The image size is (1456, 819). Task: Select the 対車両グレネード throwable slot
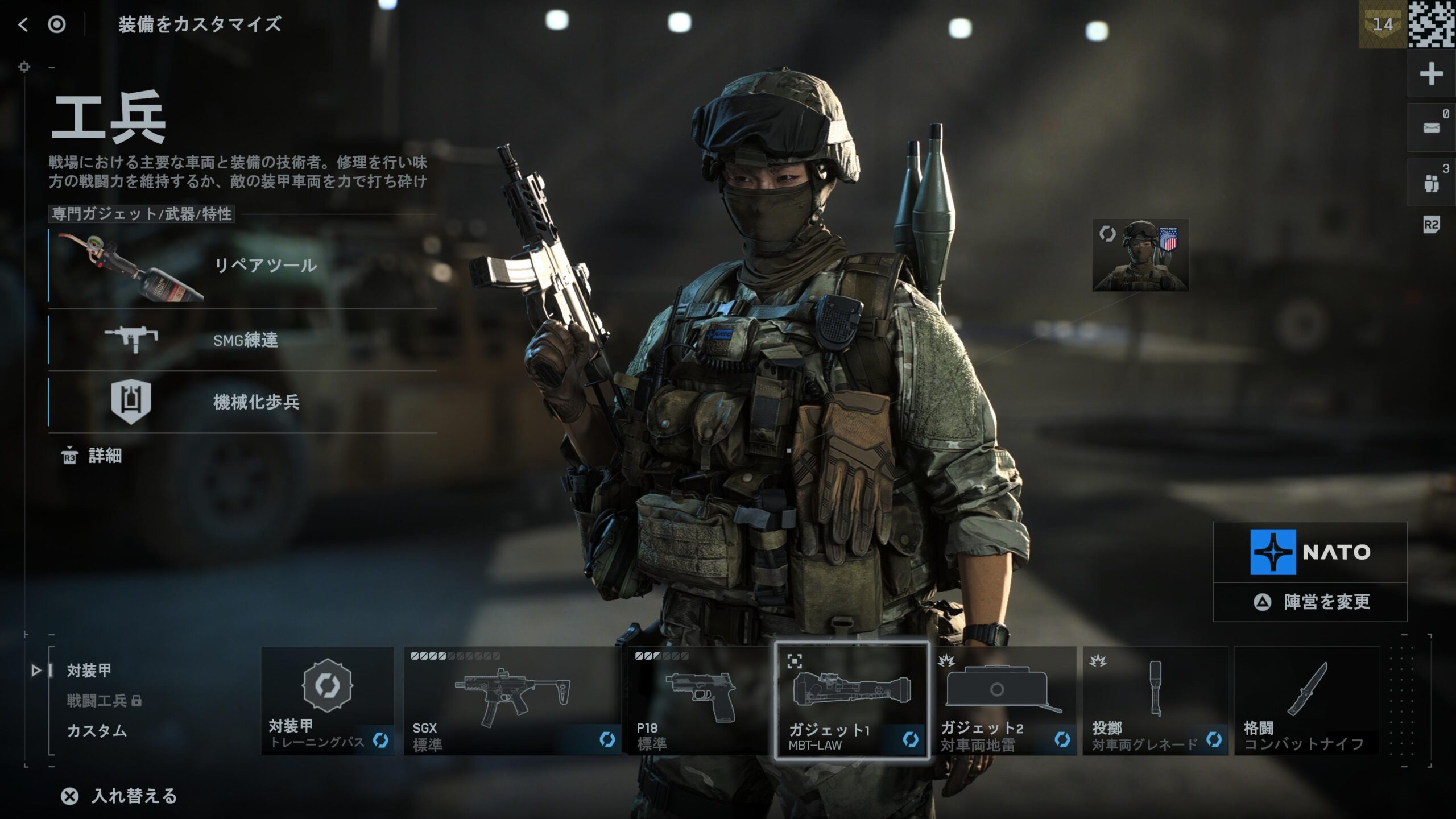pos(1155,701)
